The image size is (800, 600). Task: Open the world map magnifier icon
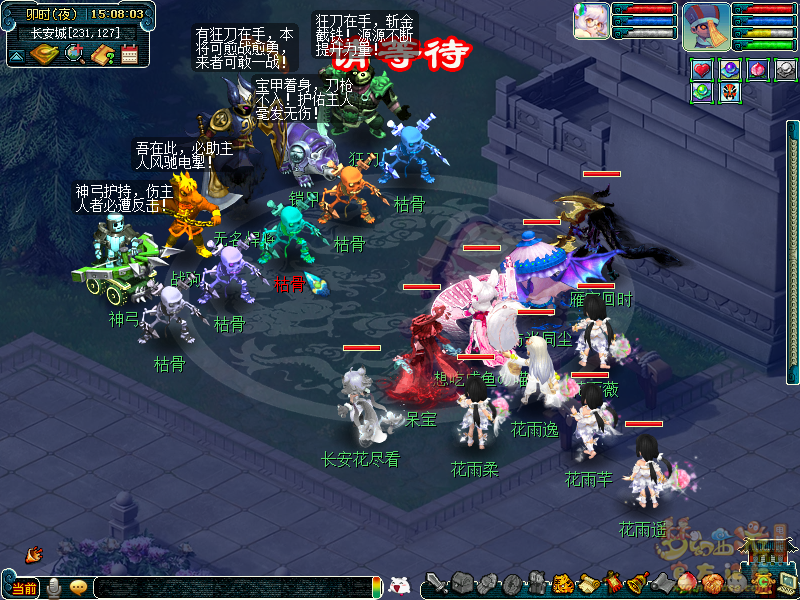[x=74, y=54]
